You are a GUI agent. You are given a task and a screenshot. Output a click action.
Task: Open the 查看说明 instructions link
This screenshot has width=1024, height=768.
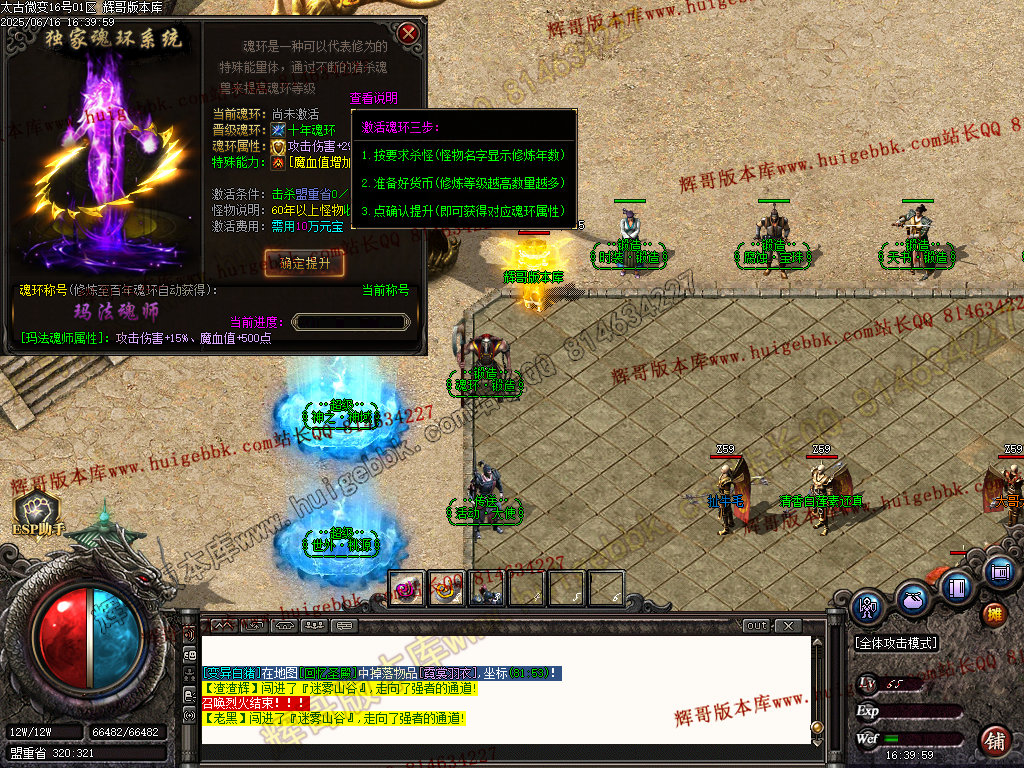(x=373, y=98)
